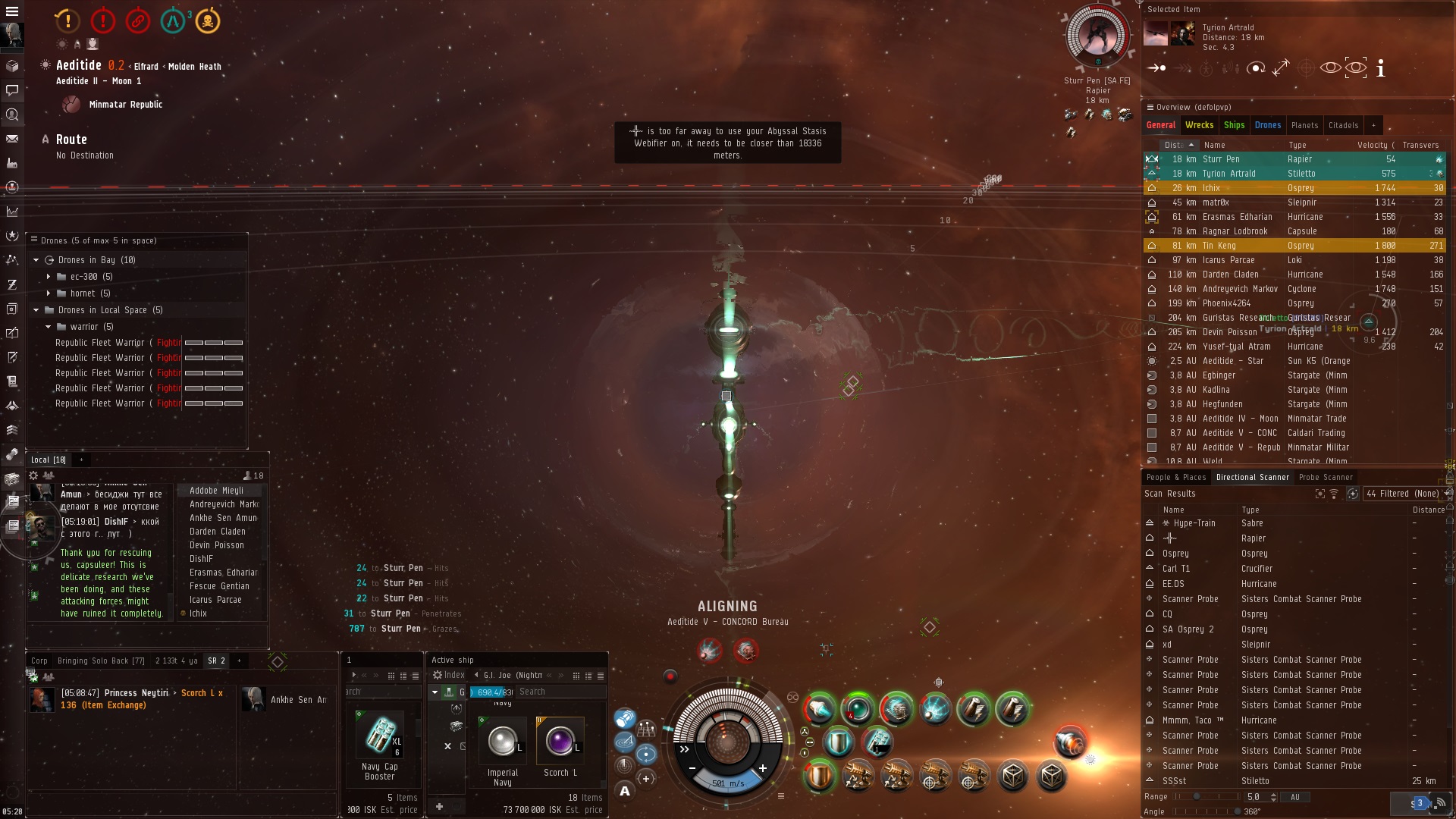
Task: Select the Scorch L crystal item
Action: click(x=560, y=742)
